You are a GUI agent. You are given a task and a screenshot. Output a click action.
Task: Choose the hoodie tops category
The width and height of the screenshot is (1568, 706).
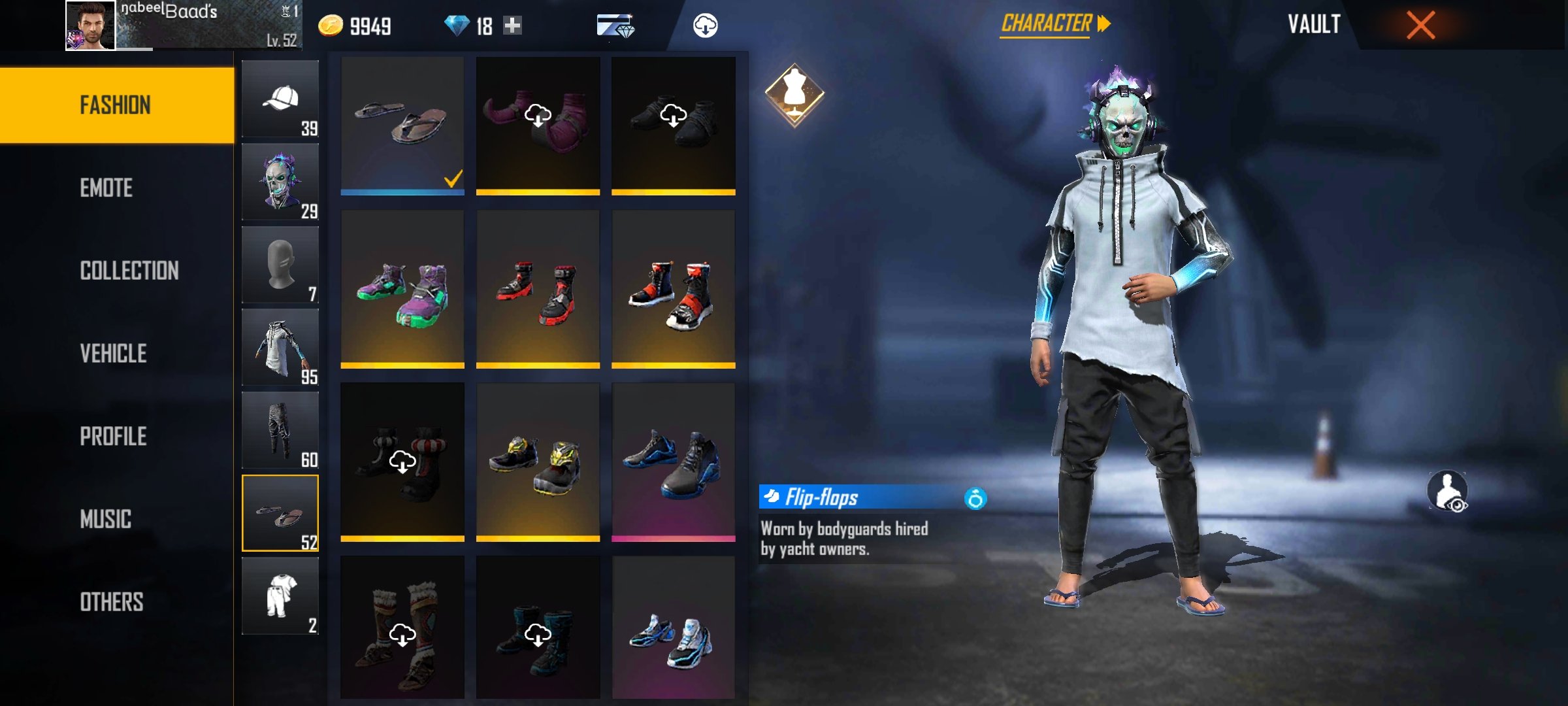click(x=280, y=348)
